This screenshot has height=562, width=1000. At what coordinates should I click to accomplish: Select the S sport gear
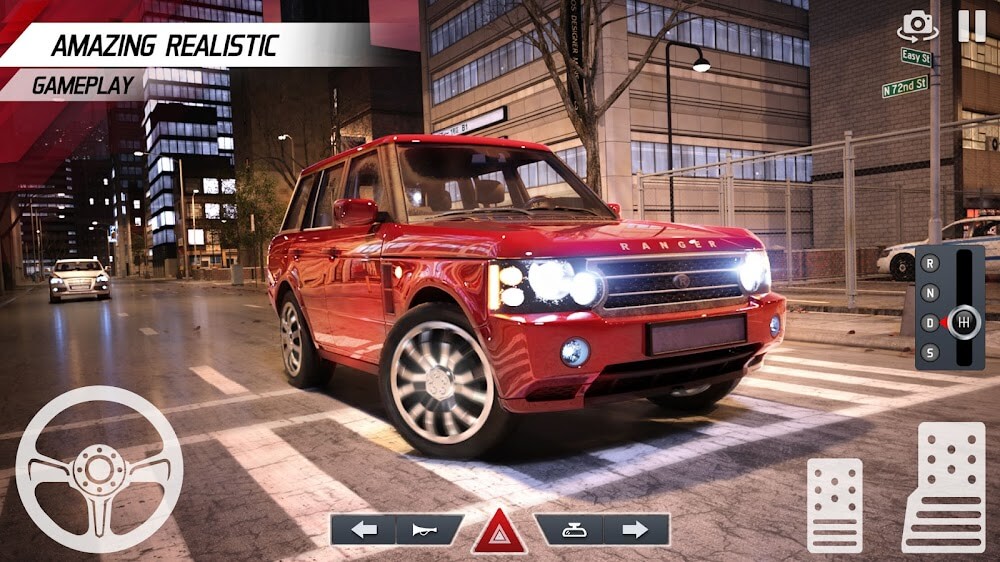click(x=930, y=351)
